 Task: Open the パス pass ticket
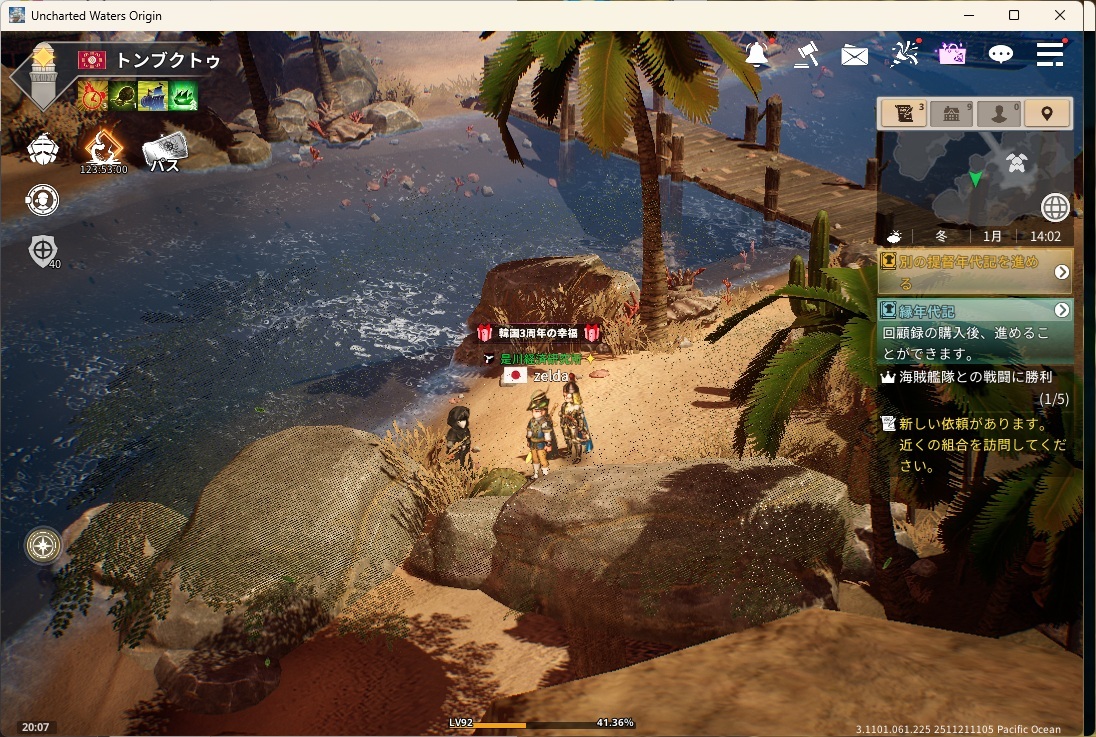165,151
